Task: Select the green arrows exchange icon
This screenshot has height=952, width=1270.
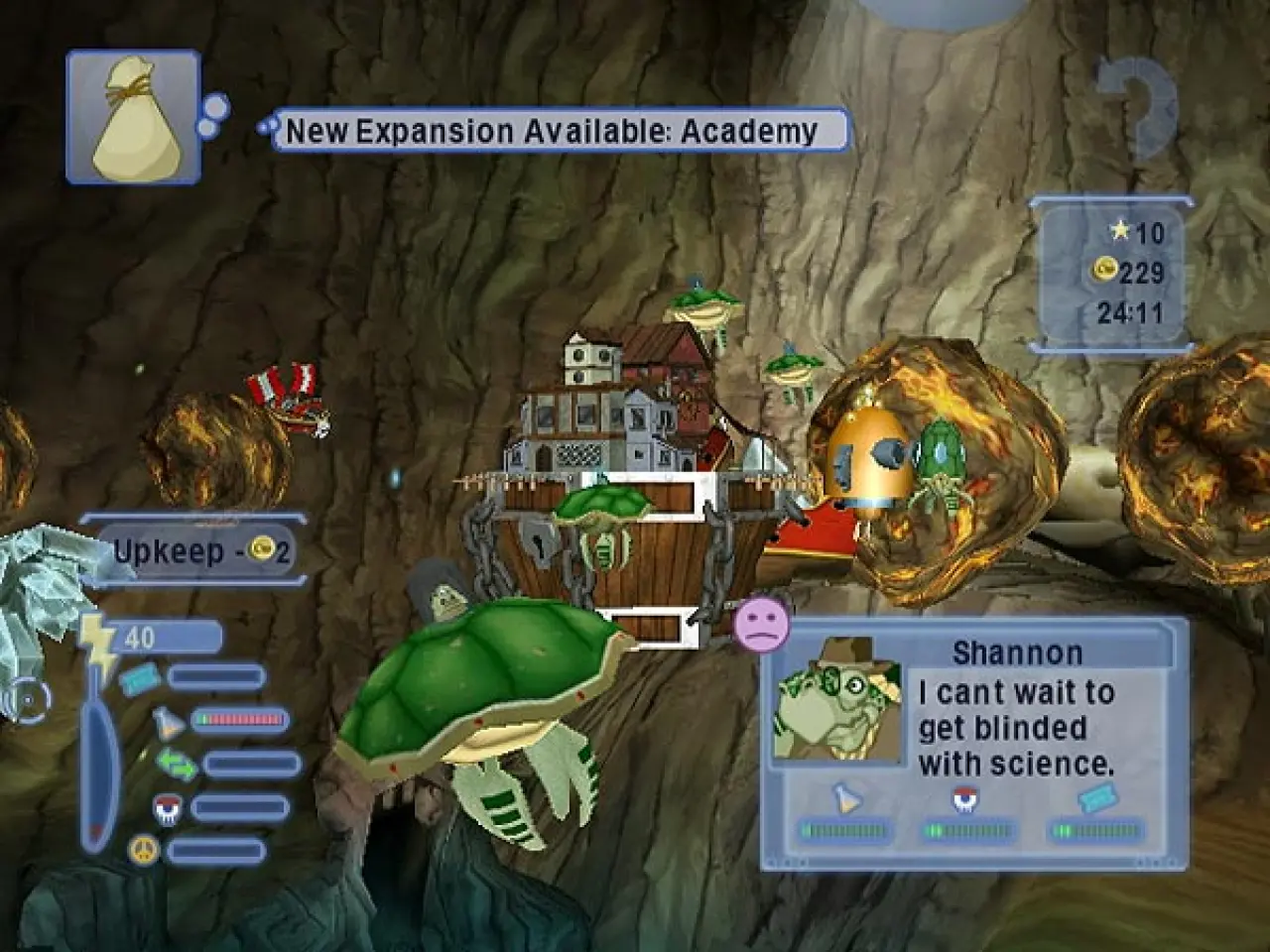Action: pos(172,764)
